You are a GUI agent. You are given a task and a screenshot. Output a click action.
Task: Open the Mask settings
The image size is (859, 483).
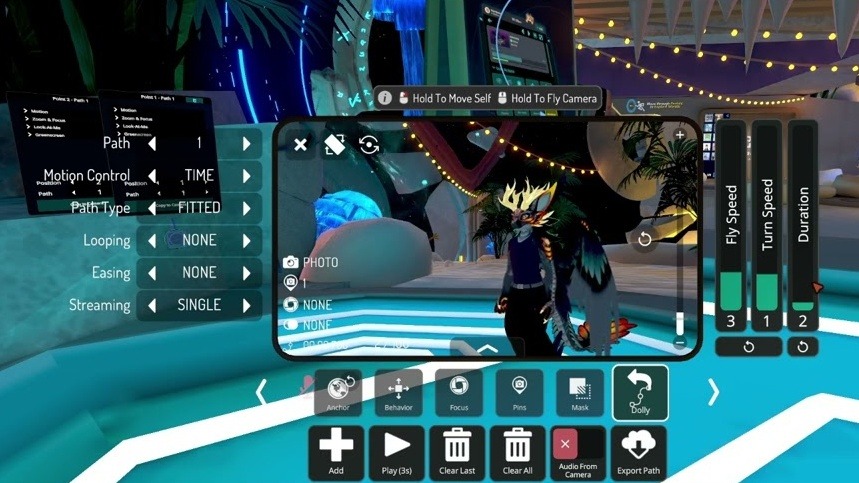coord(580,392)
